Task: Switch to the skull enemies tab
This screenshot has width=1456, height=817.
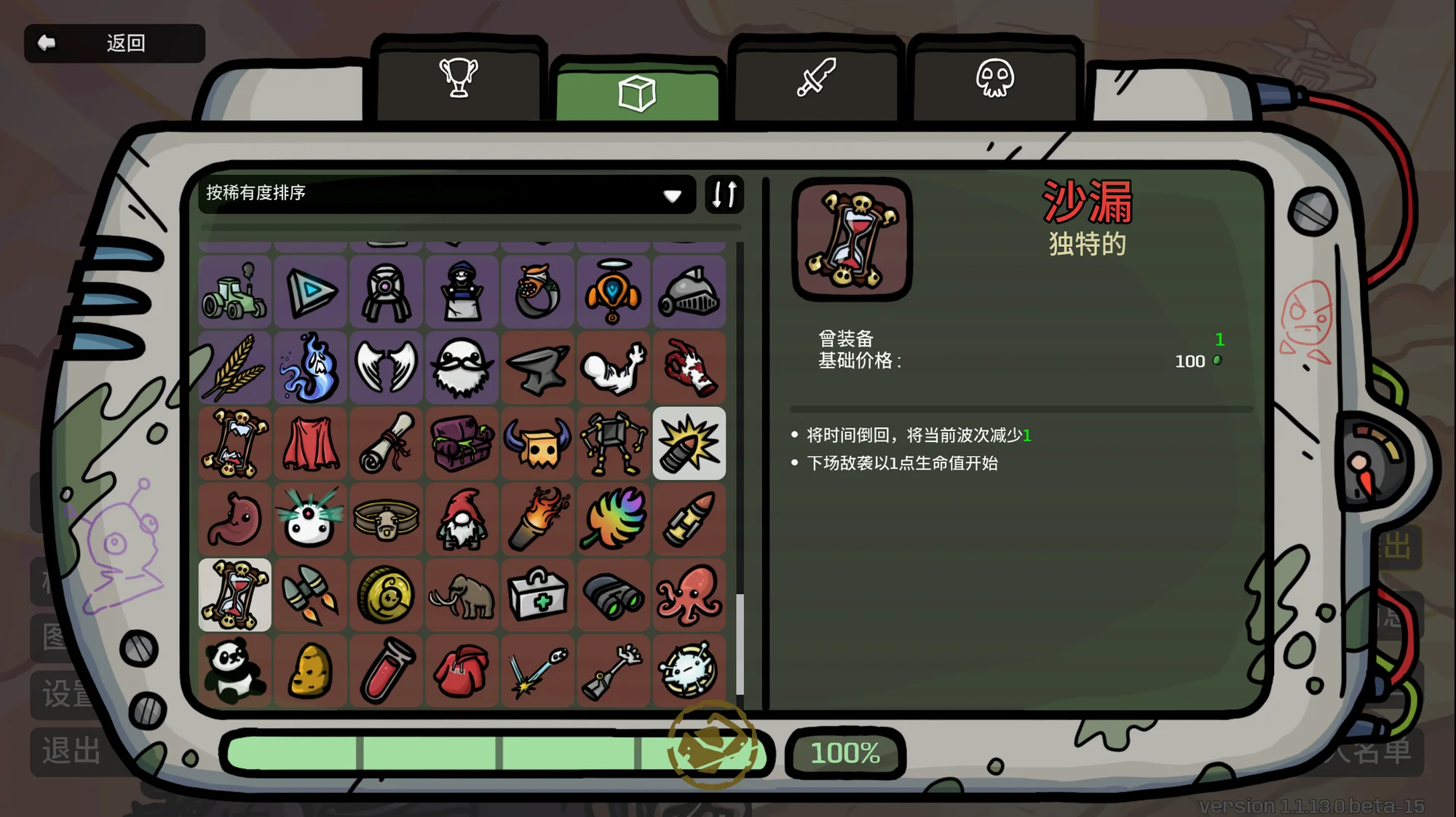Action: pyautogui.click(x=995, y=78)
